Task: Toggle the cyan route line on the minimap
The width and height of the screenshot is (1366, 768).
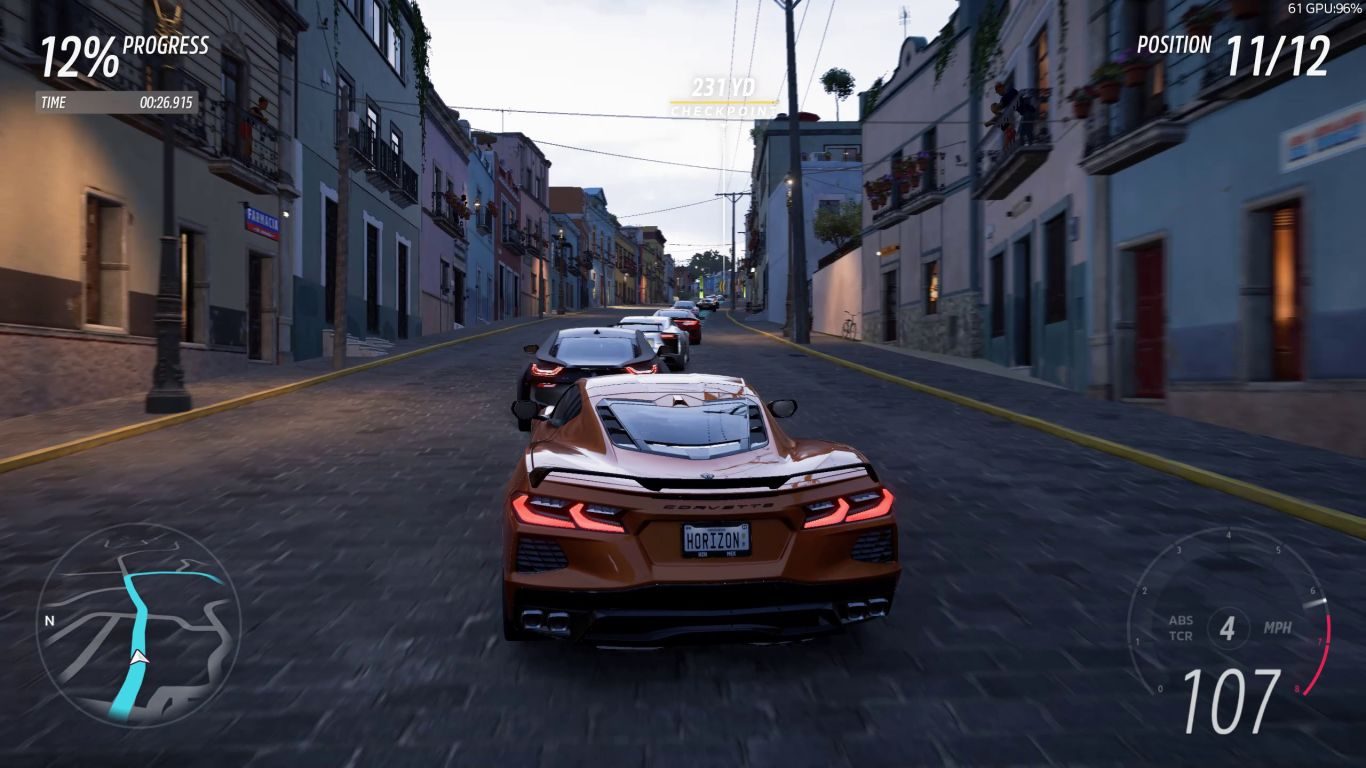Action: [140, 600]
